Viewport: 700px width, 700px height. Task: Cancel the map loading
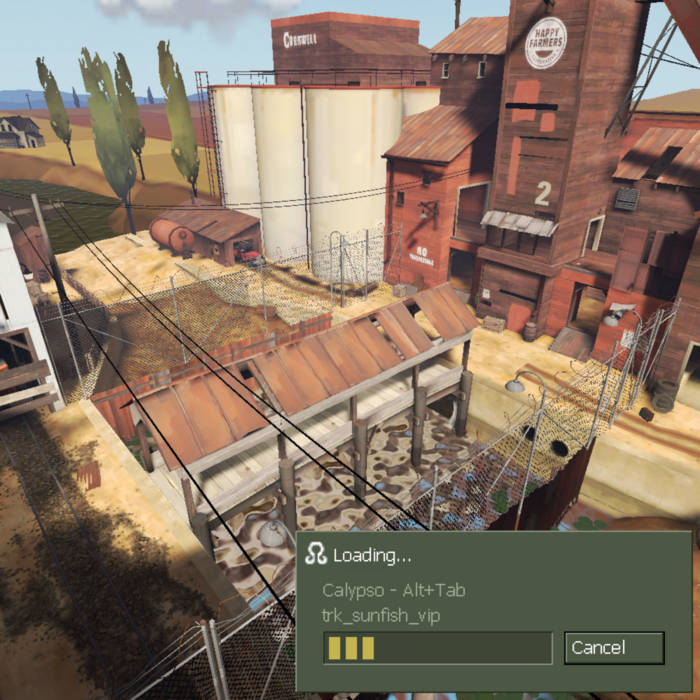(x=613, y=647)
